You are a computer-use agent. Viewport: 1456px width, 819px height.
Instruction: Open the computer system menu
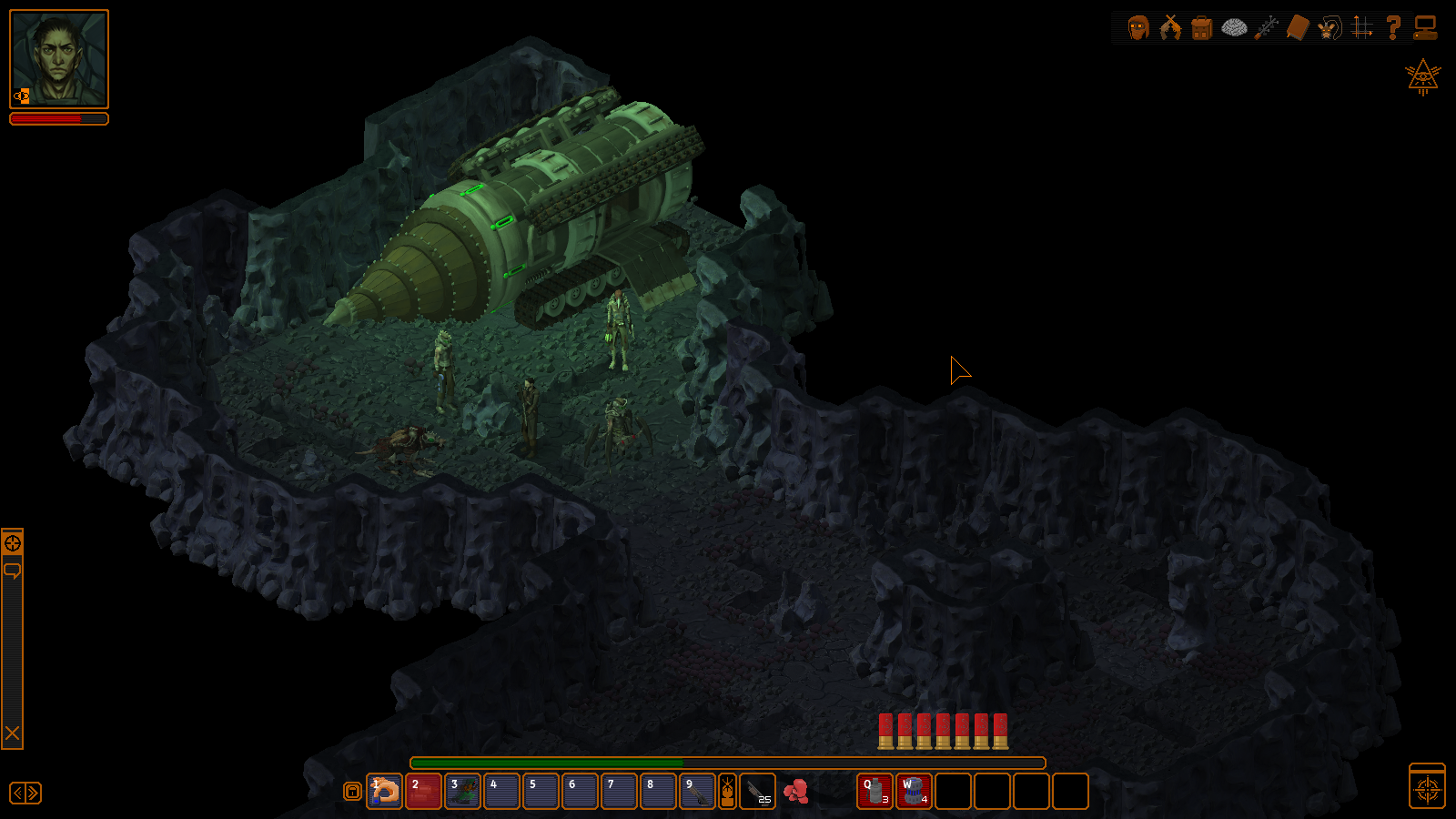click(1426, 28)
